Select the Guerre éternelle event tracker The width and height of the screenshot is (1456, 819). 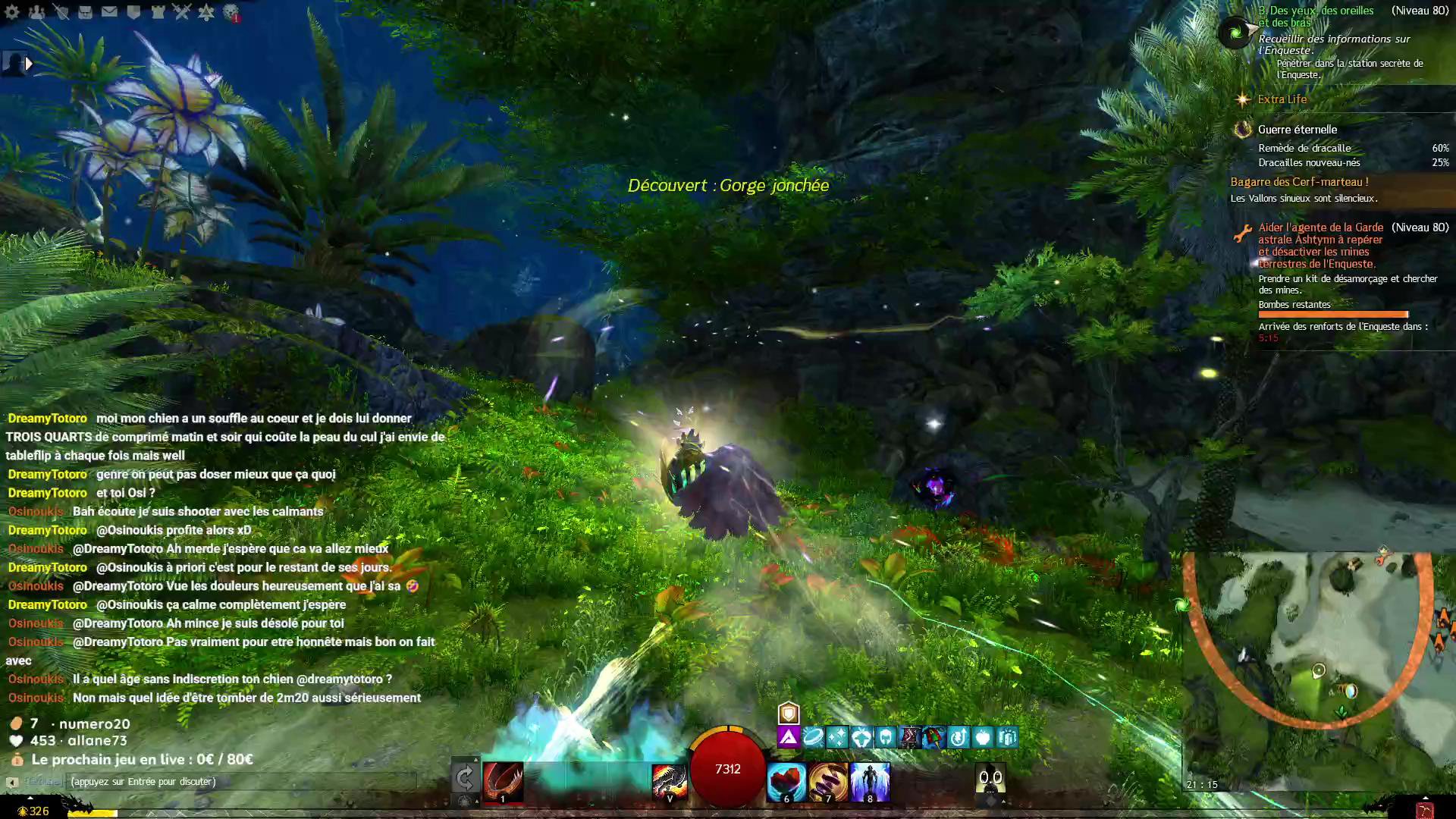(1297, 130)
